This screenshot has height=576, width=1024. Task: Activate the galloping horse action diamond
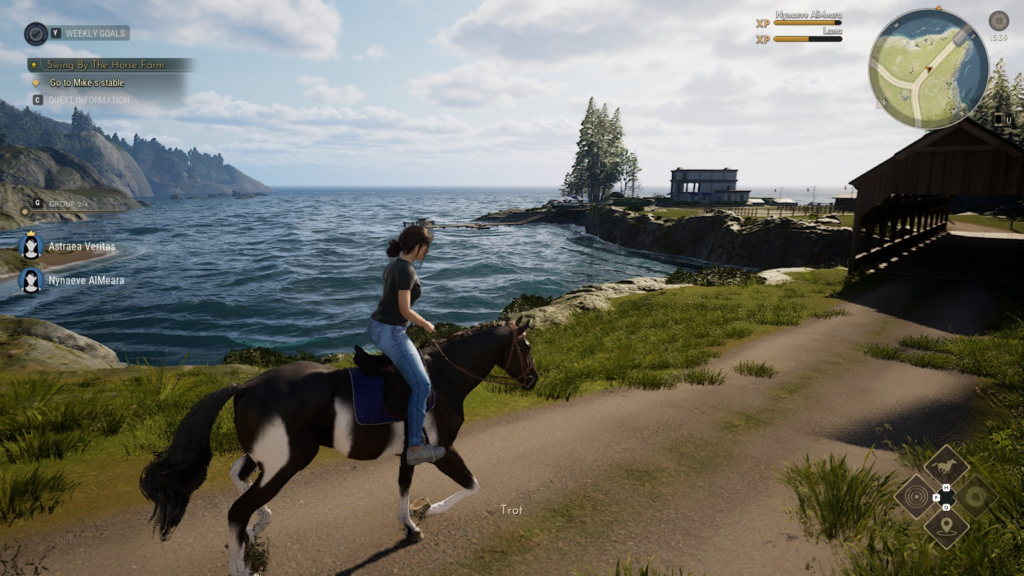tap(945, 466)
